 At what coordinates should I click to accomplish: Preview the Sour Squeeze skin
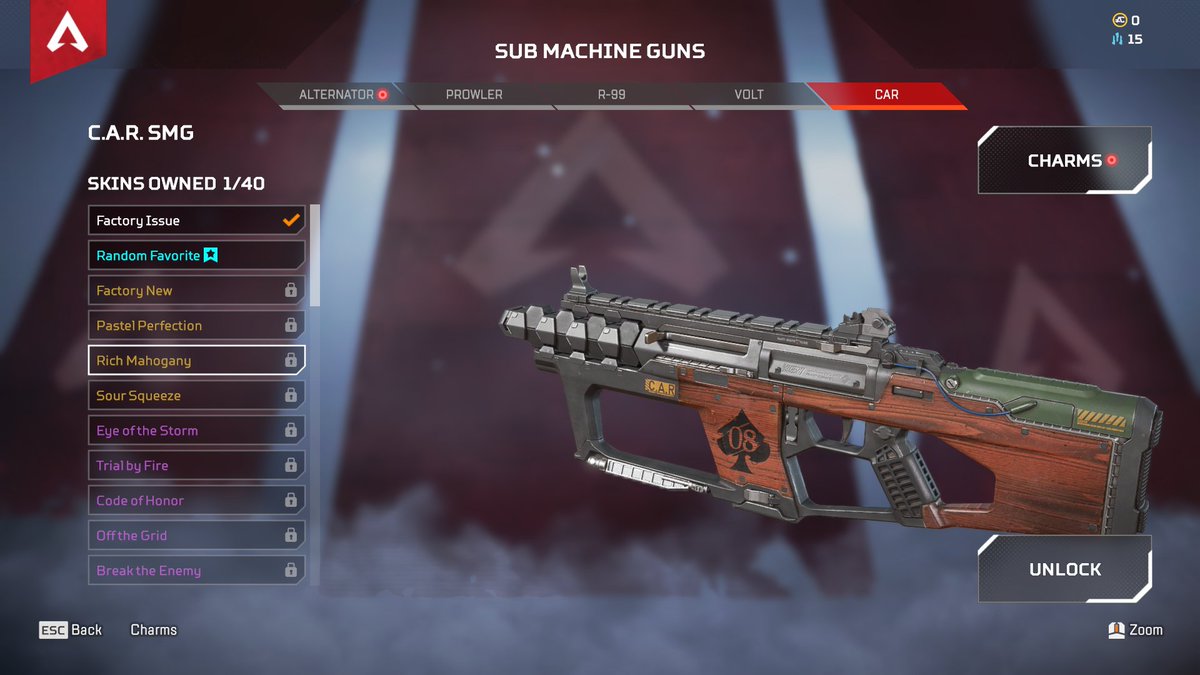(x=196, y=396)
